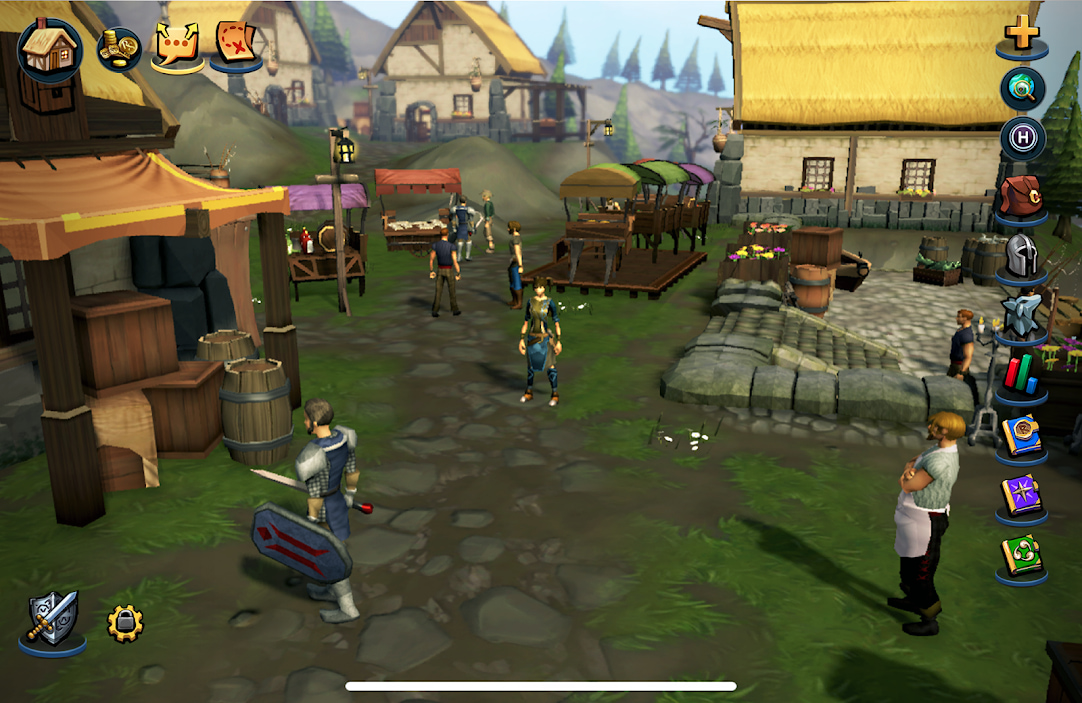Open the blue book icon

click(x=1021, y=435)
